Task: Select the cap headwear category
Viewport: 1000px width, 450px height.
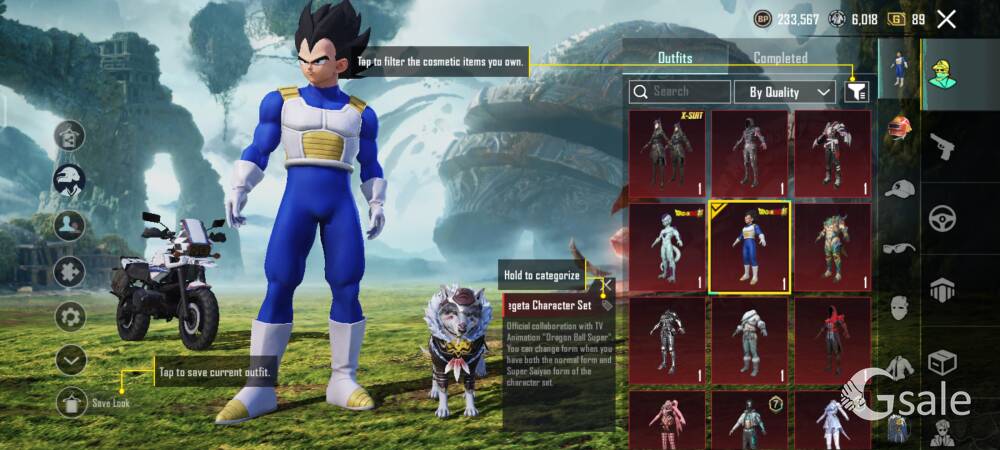Action: (900, 189)
